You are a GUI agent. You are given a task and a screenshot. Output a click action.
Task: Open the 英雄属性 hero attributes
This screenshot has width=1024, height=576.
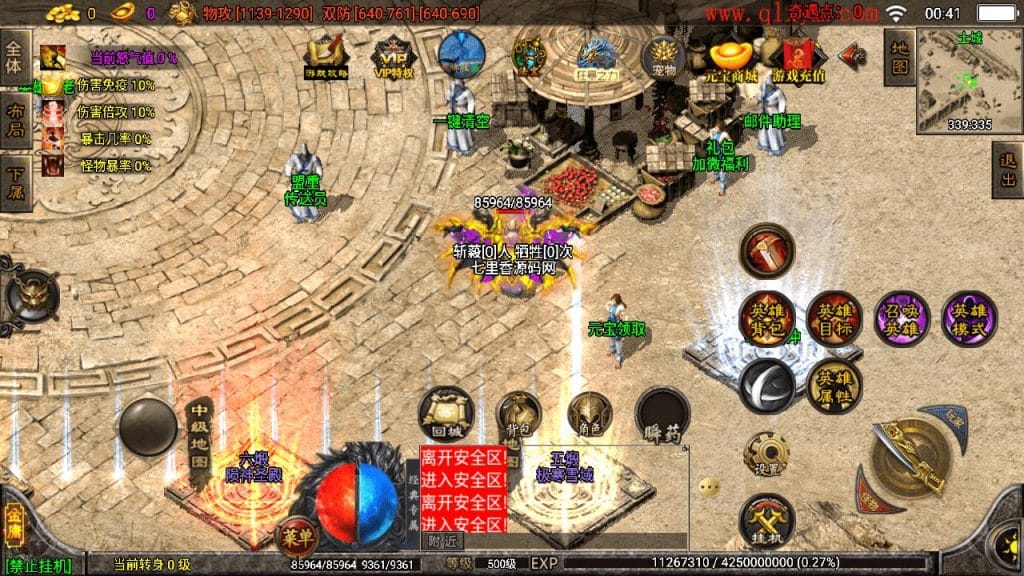[833, 386]
